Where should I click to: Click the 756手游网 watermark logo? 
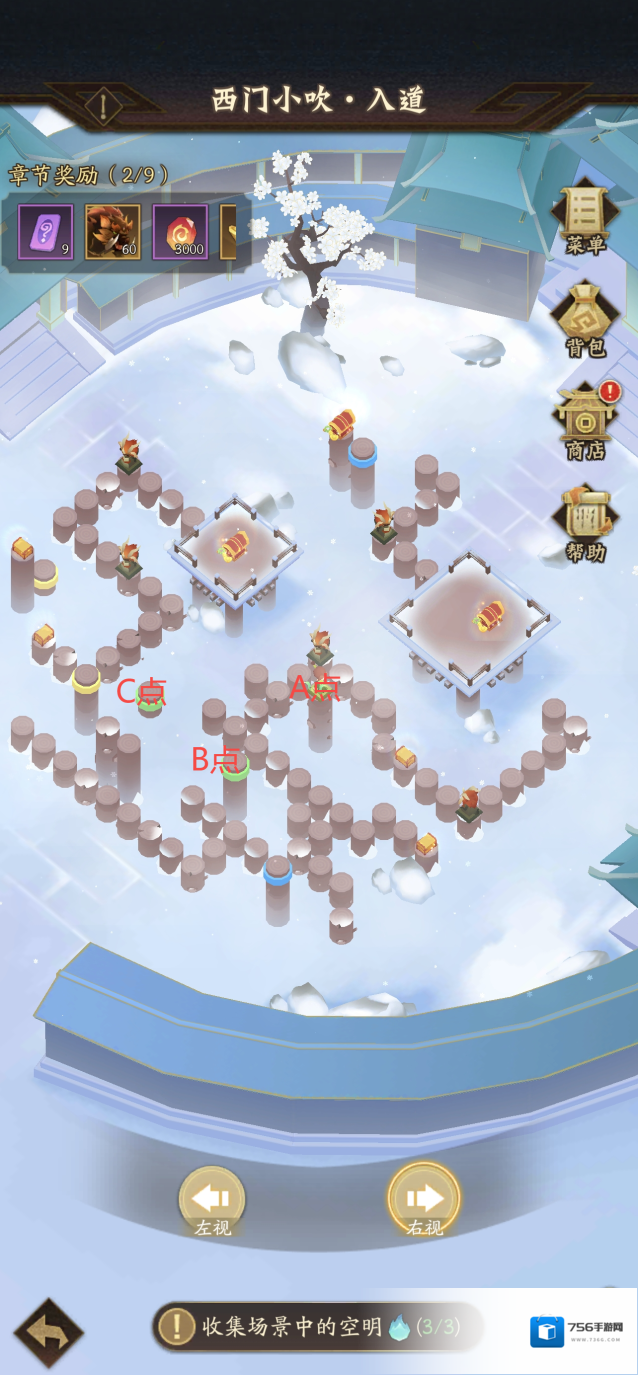click(x=580, y=1332)
